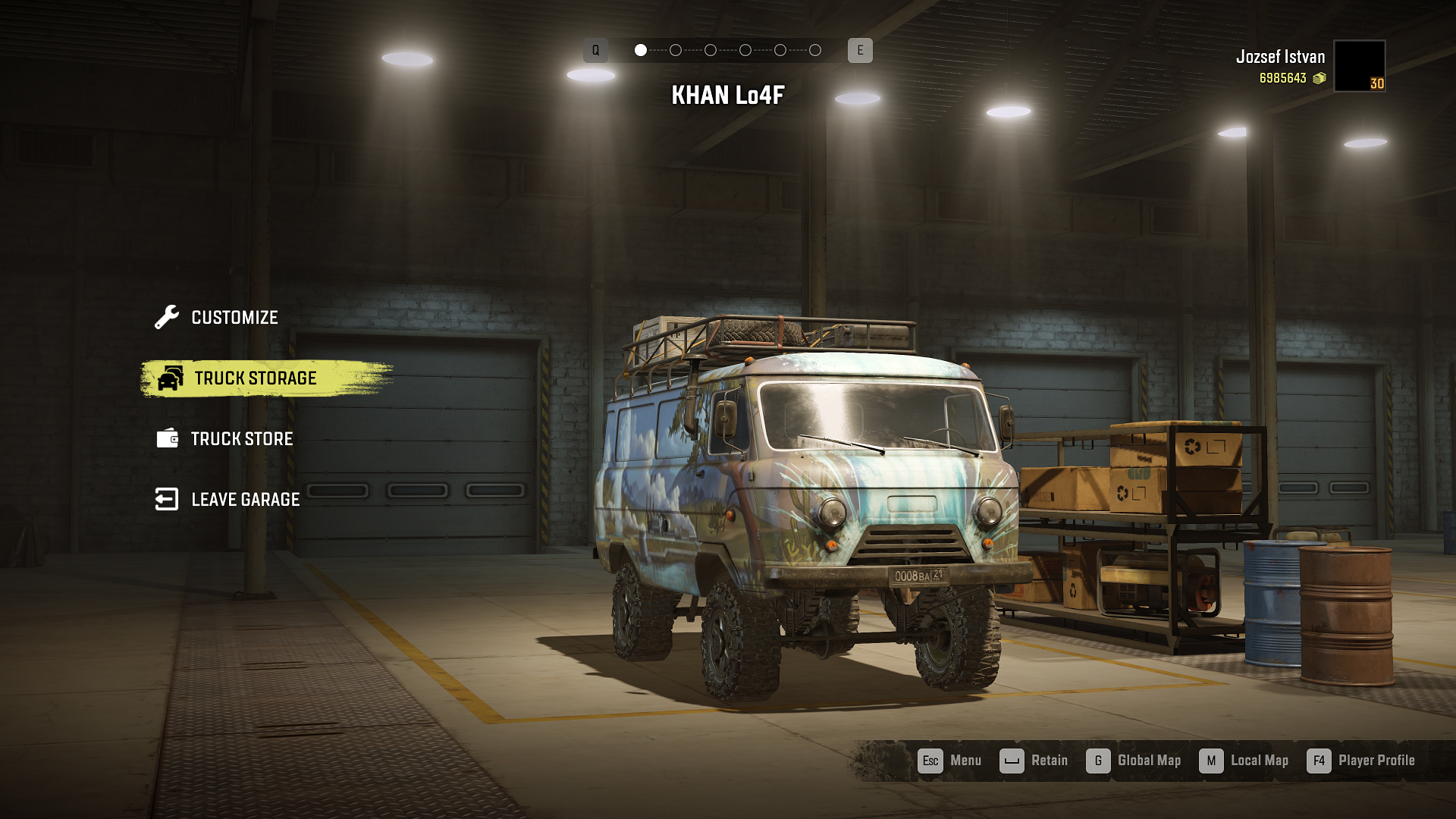Open the Customize menu
1456x819 pixels.
coord(234,318)
